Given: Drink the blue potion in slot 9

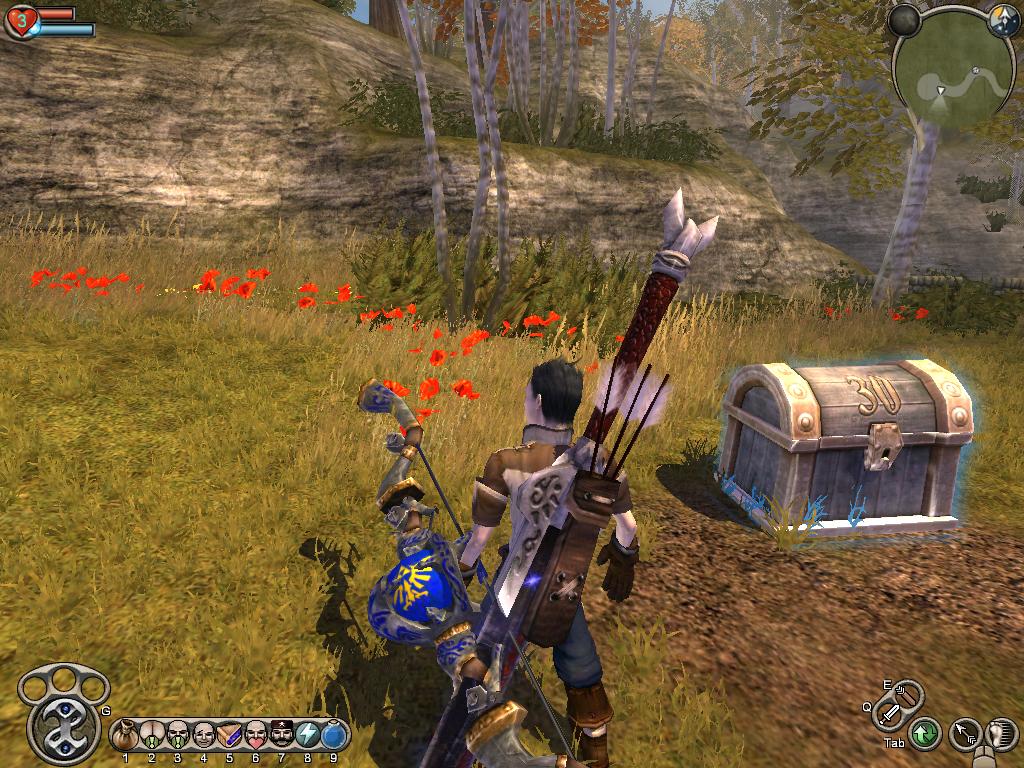Looking at the screenshot, I should (x=333, y=735).
